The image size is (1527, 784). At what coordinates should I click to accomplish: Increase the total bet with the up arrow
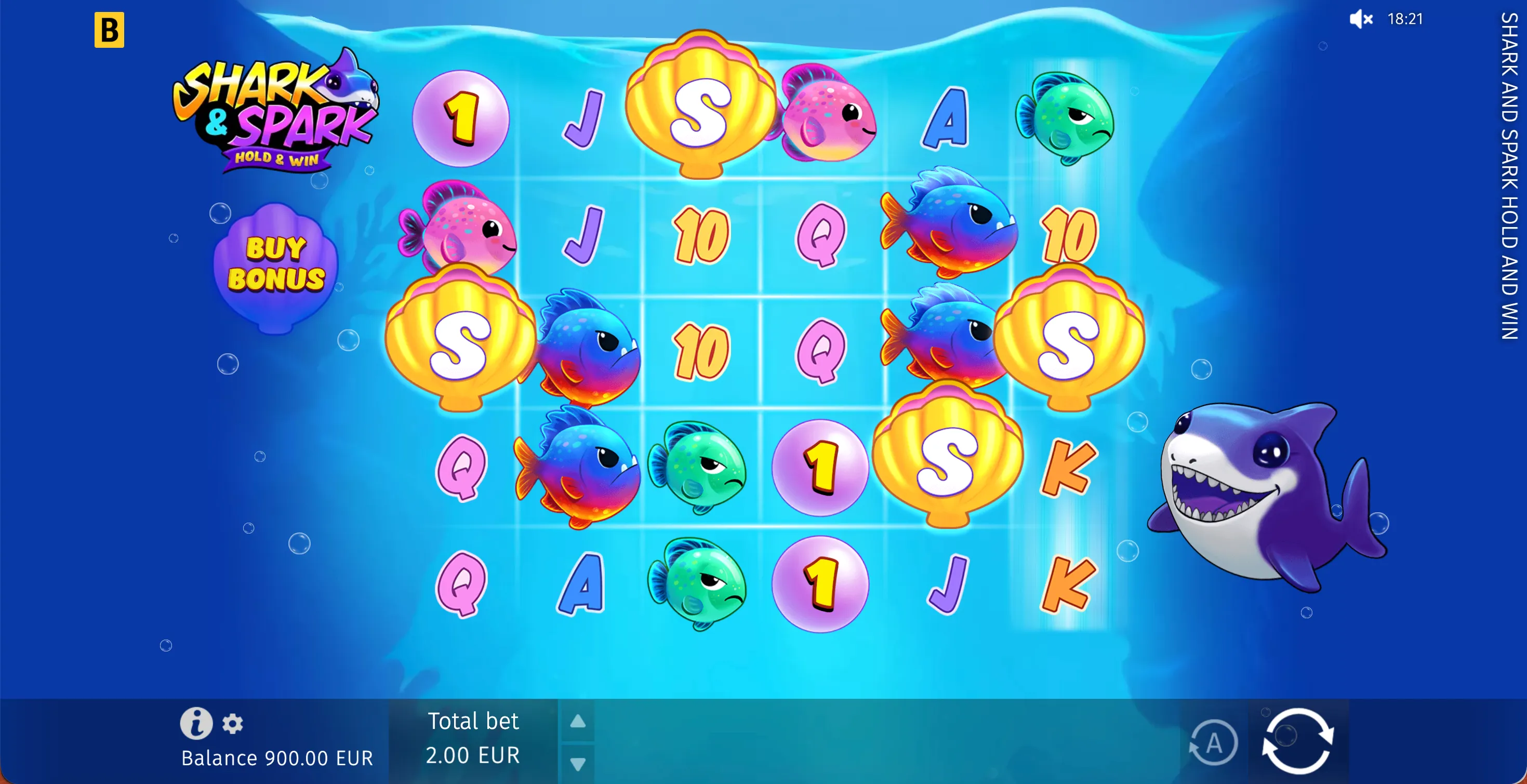[579, 722]
